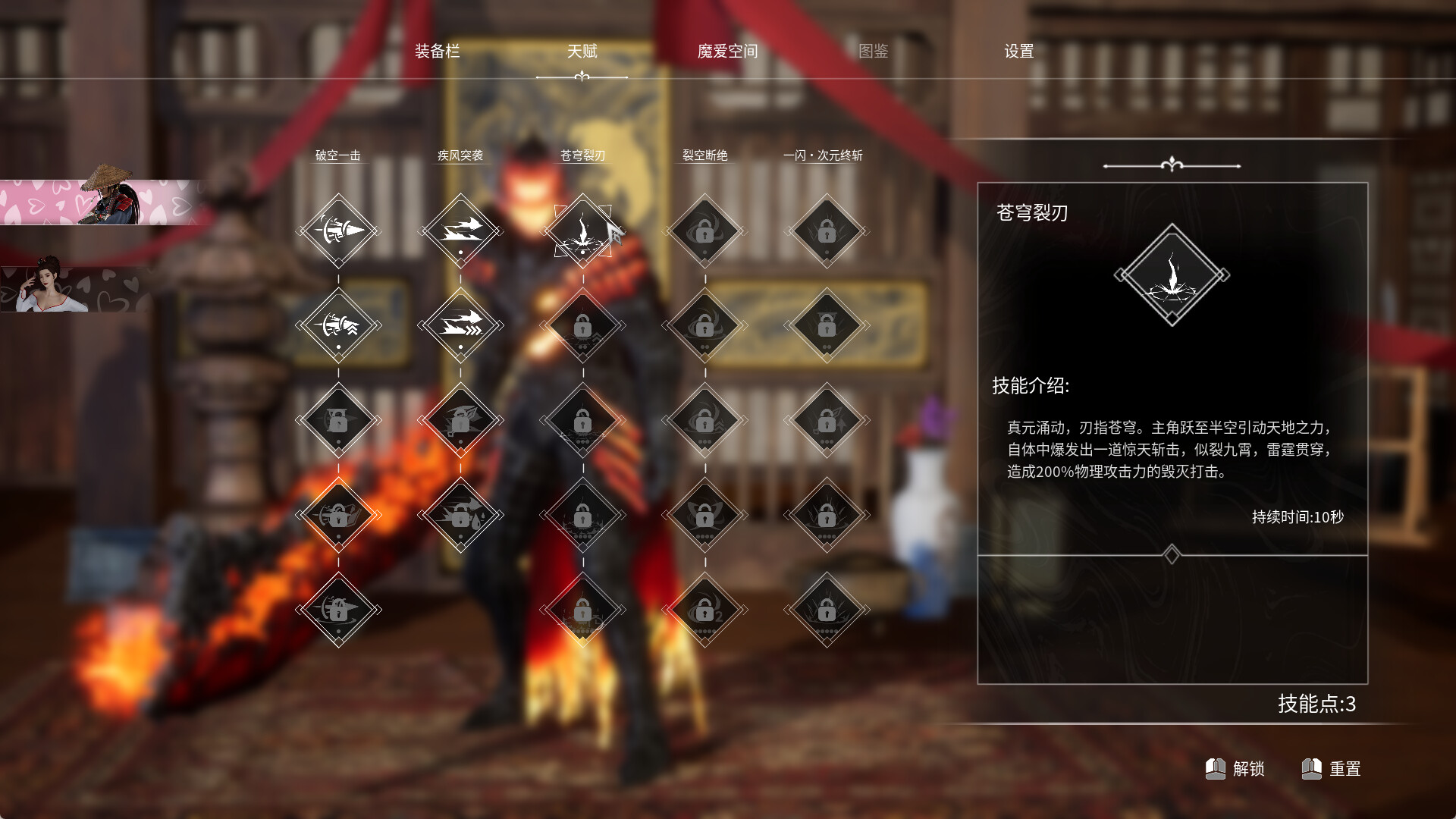The image size is (1456, 819).
Task: Click the locked node marked with 2 in 裂空断绝 column
Action: (x=705, y=610)
